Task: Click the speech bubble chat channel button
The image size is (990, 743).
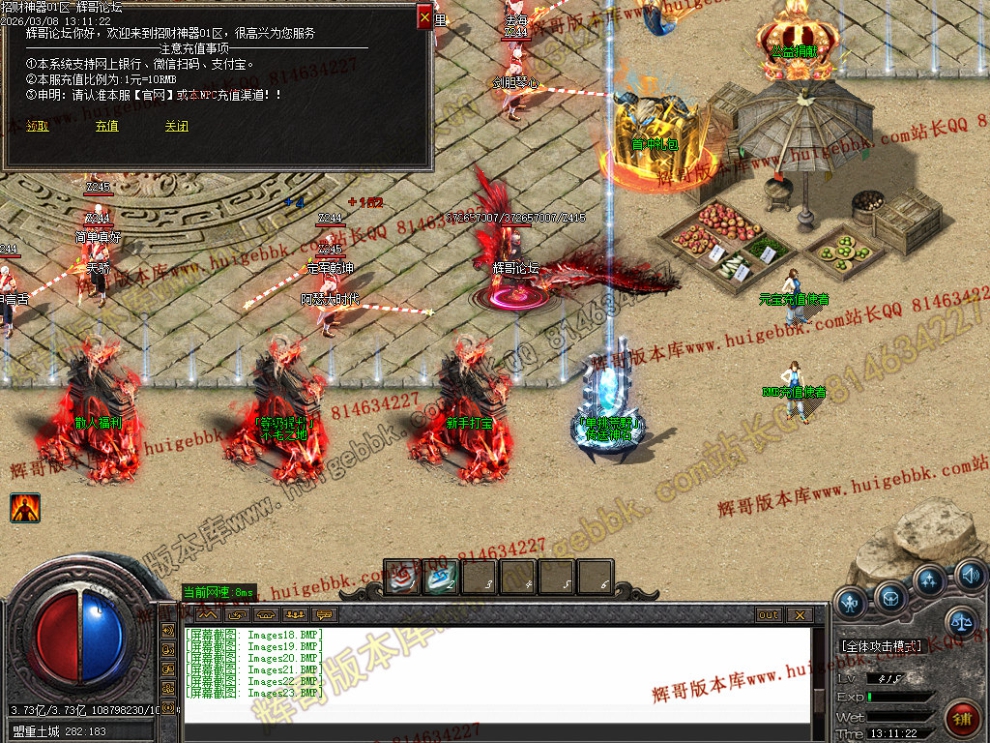Action: click(324, 615)
